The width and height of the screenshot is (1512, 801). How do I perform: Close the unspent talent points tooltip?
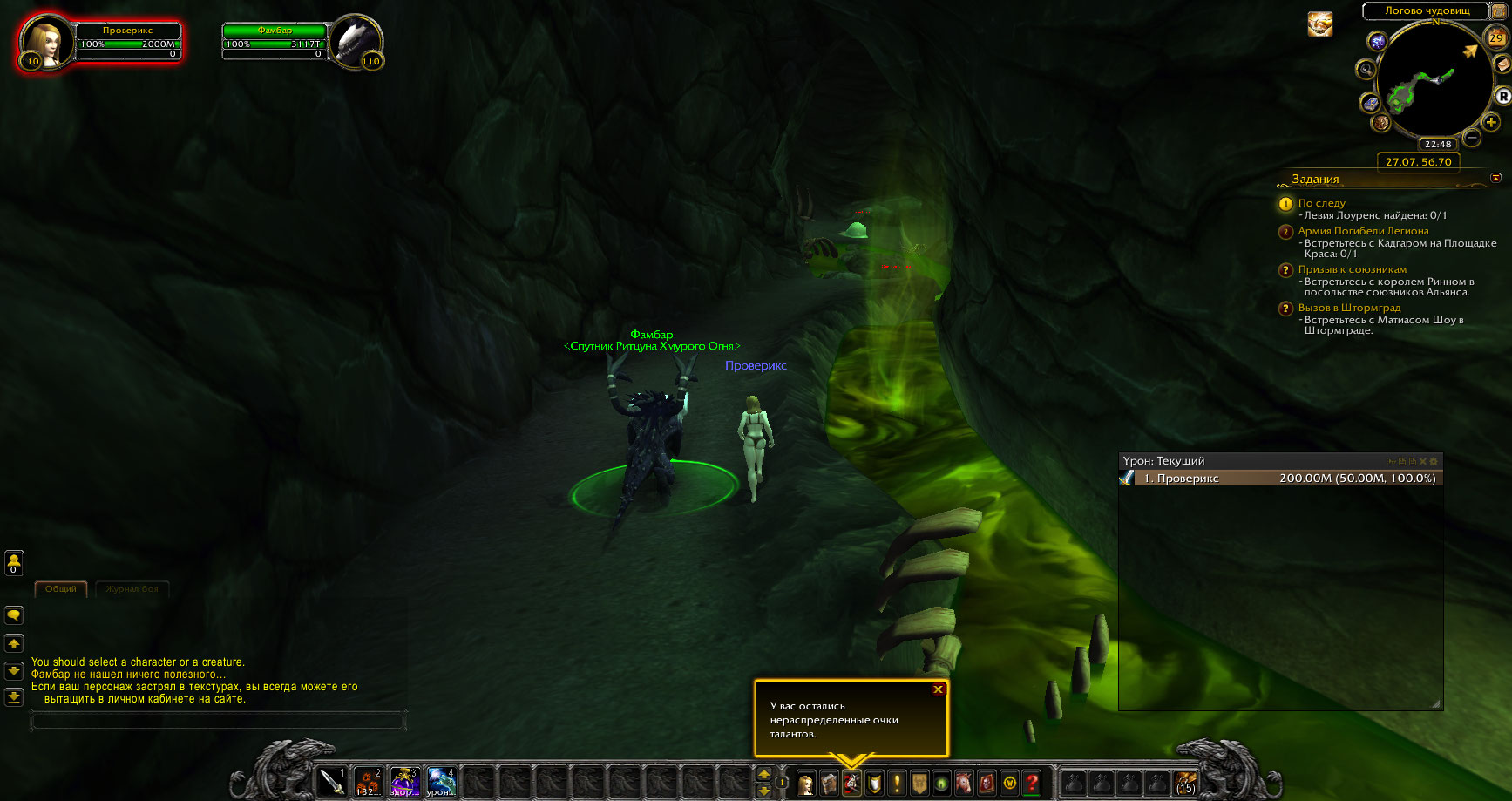[x=938, y=689]
